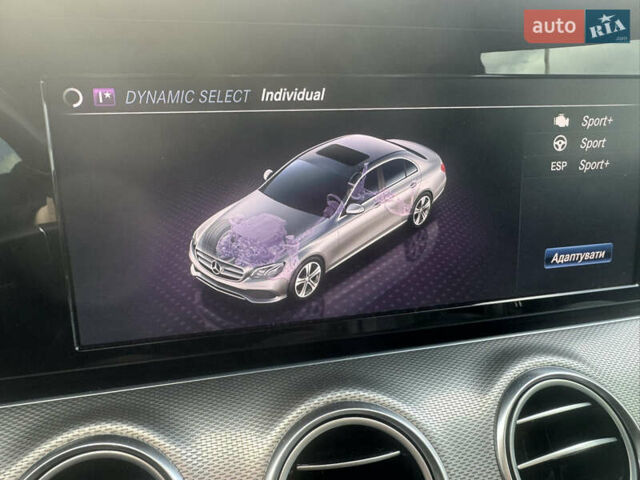The image size is (640, 480).
Task: Select the ESP Sport+ setting row
Action: pos(580,165)
